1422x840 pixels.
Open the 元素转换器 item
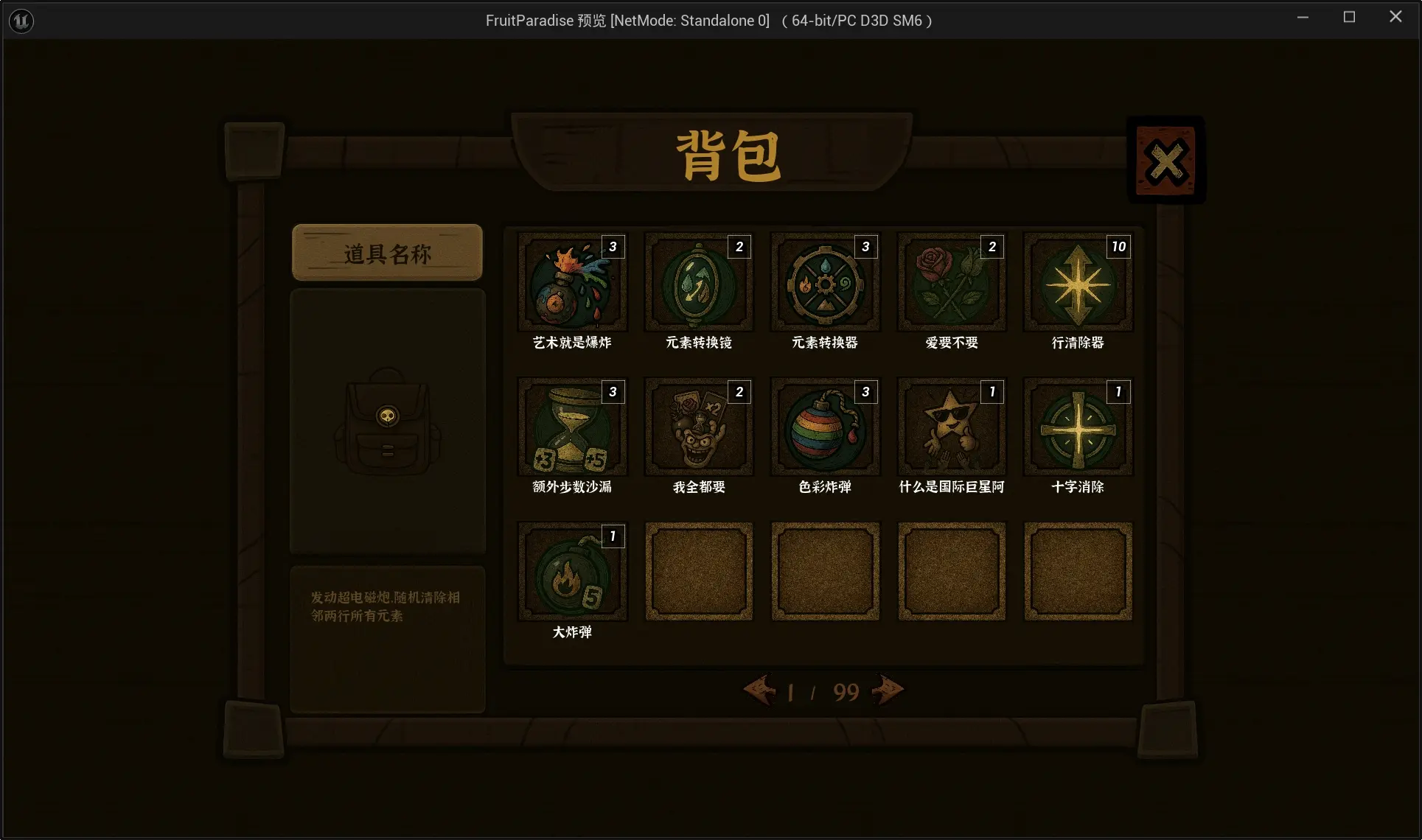(x=824, y=282)
